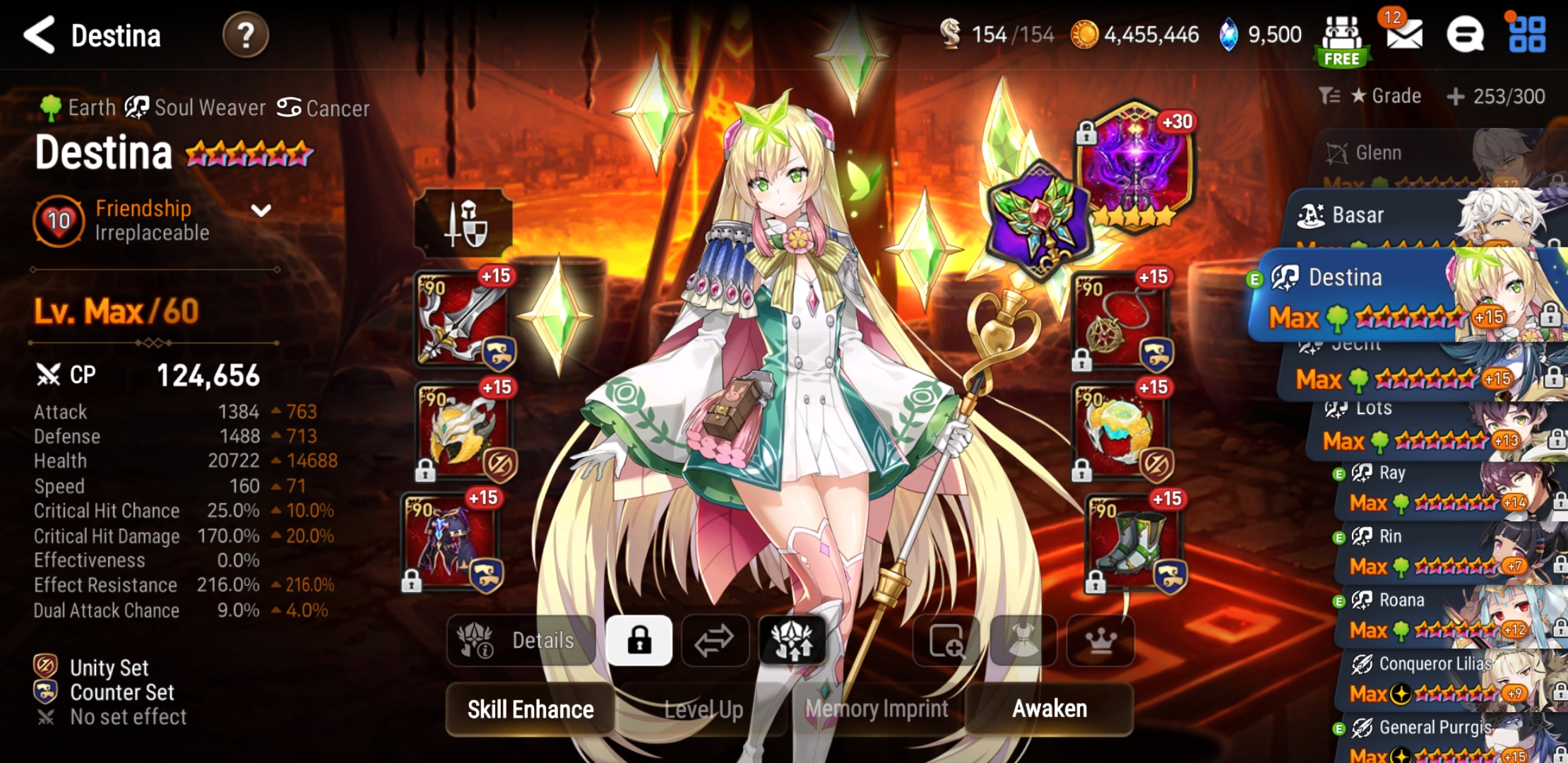
Task: Toggle the lock on the equipped weapon
Action: point(427,355)
